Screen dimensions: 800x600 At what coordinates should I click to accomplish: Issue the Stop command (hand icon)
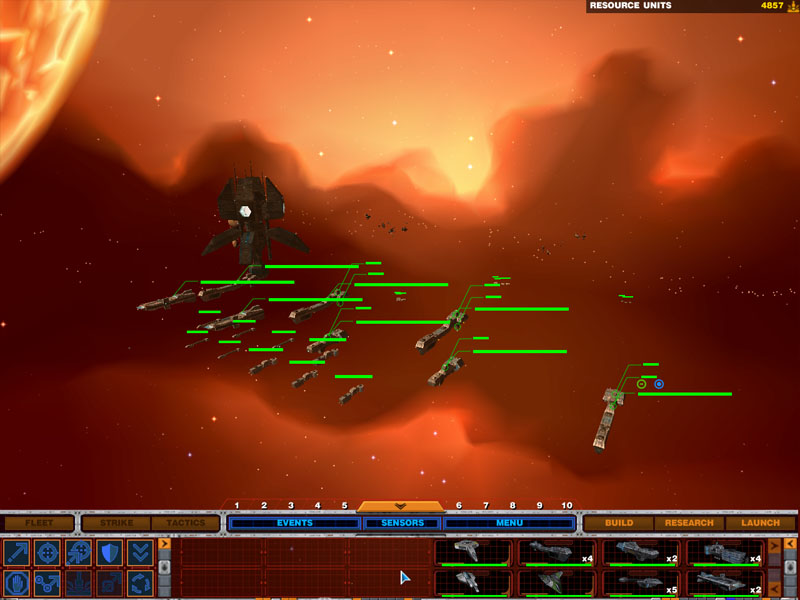16,583
